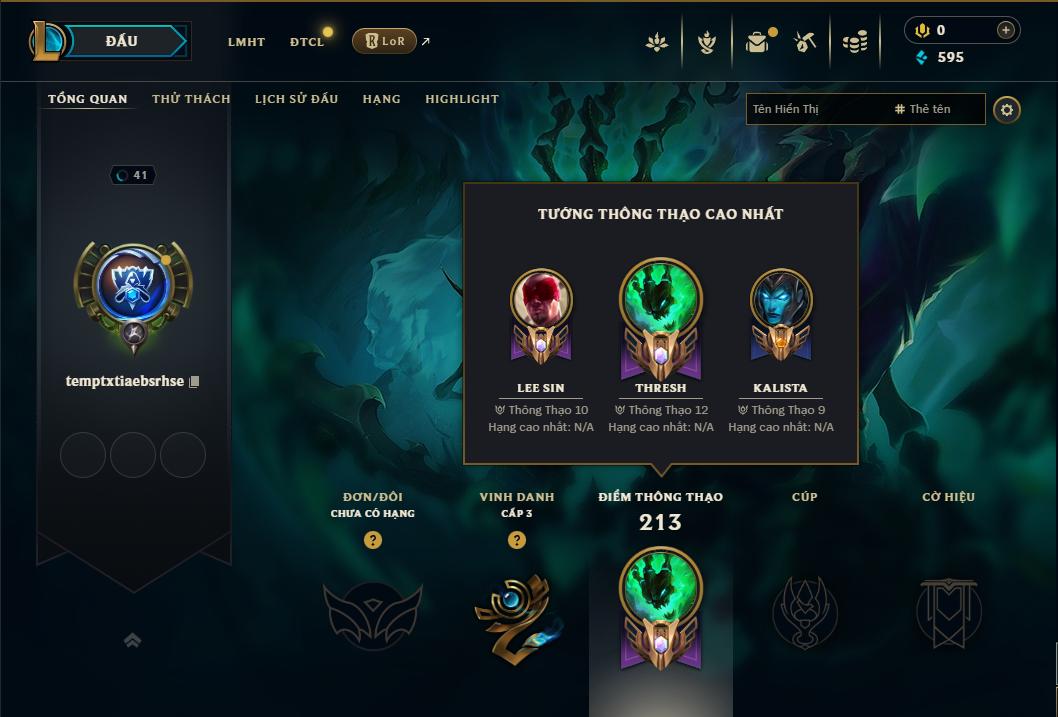Launch LoR from the top bar

click(x=384, y=41)
